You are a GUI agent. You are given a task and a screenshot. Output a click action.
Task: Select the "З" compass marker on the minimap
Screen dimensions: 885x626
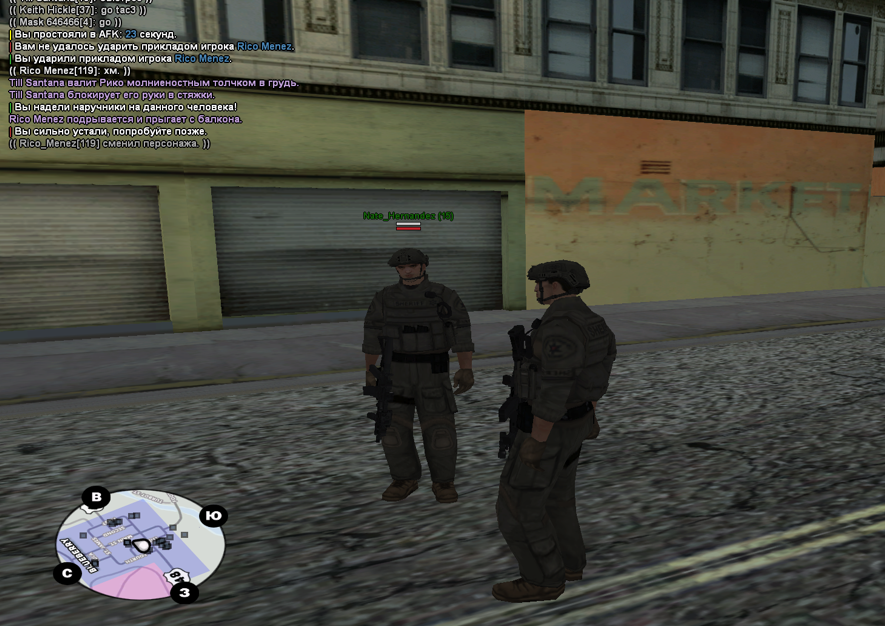tap(184, 593)
